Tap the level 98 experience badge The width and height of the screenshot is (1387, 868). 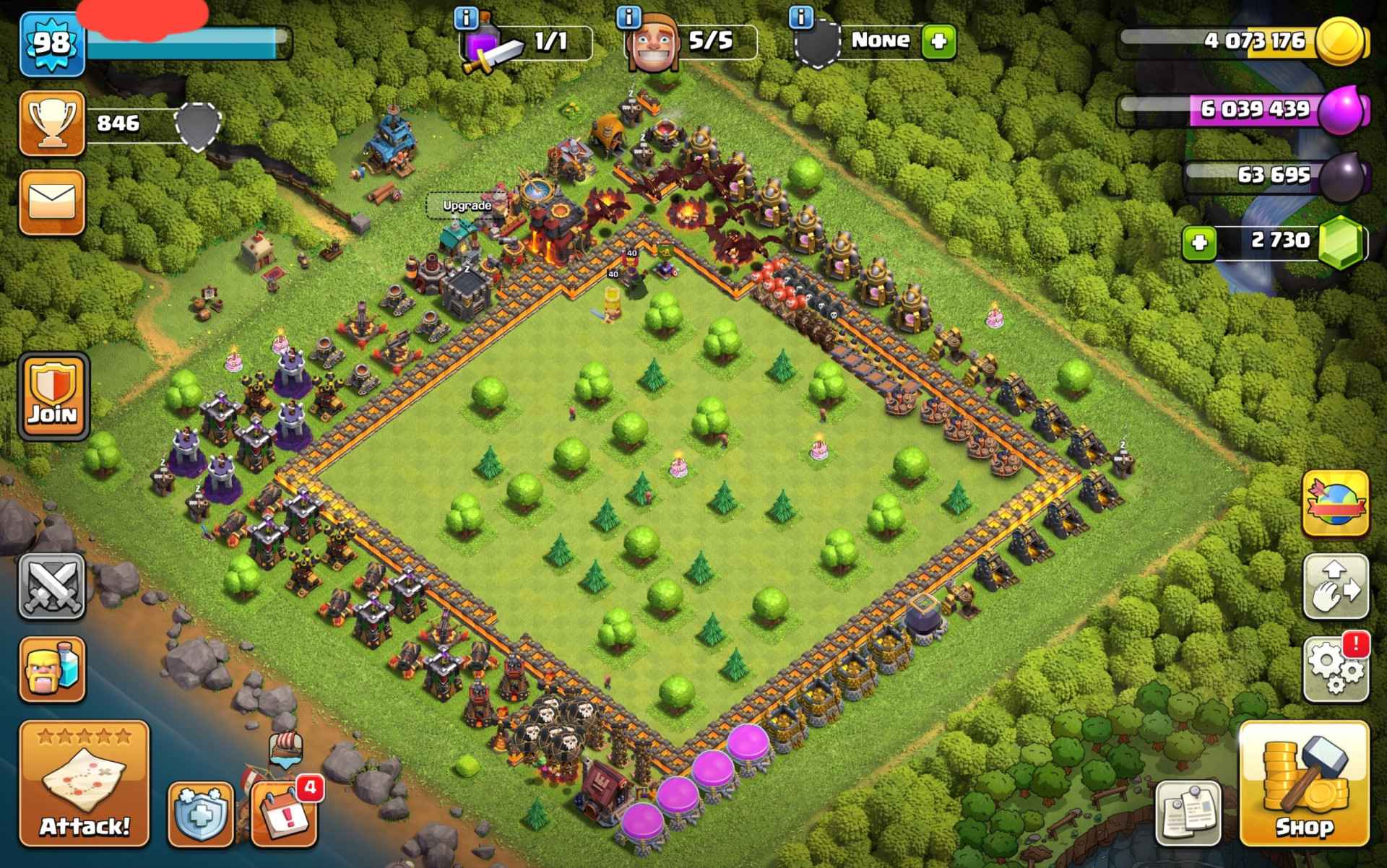(x=51, y=43)
